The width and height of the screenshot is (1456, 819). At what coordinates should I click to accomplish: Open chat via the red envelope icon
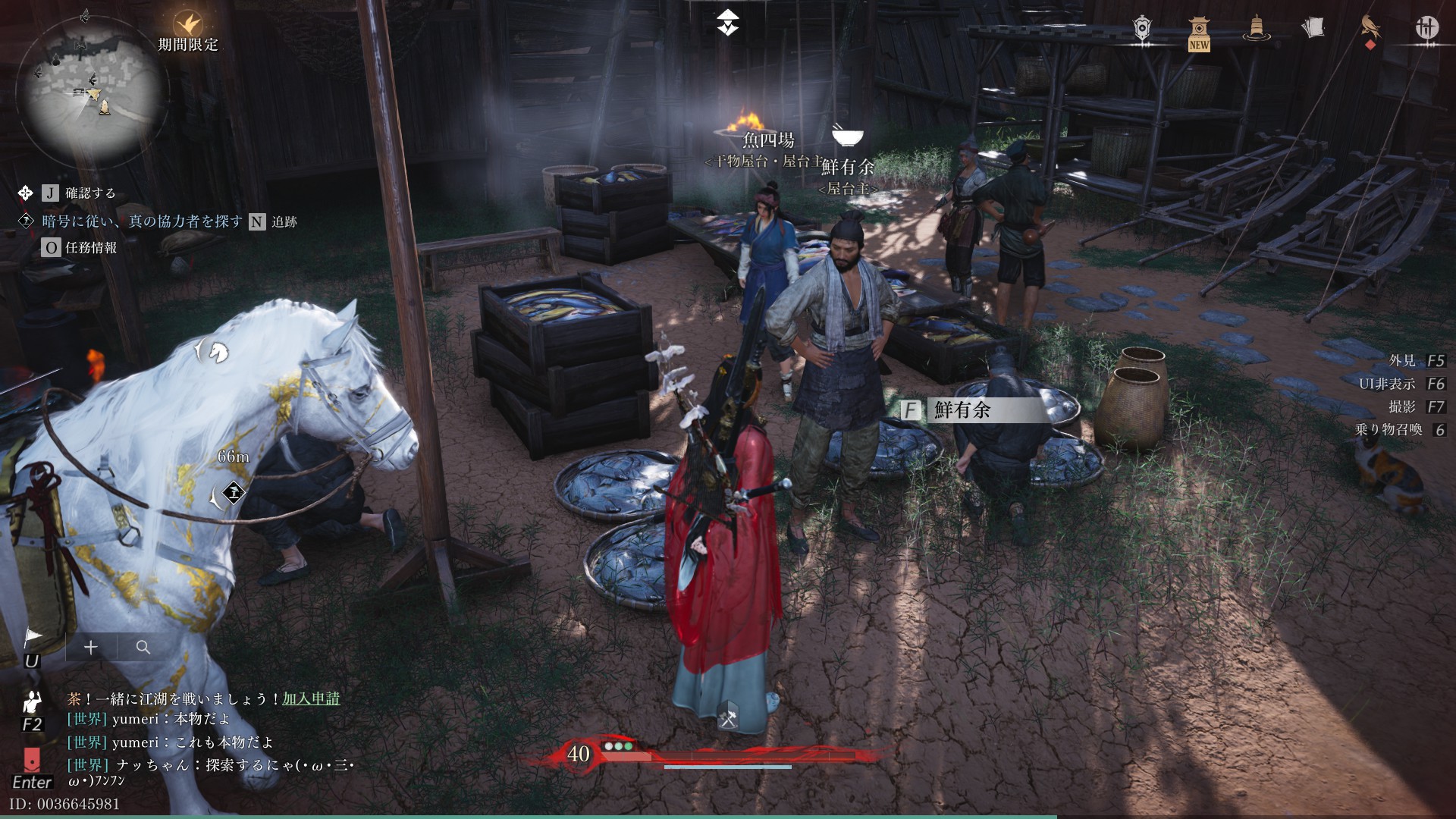tap(32, 759)
